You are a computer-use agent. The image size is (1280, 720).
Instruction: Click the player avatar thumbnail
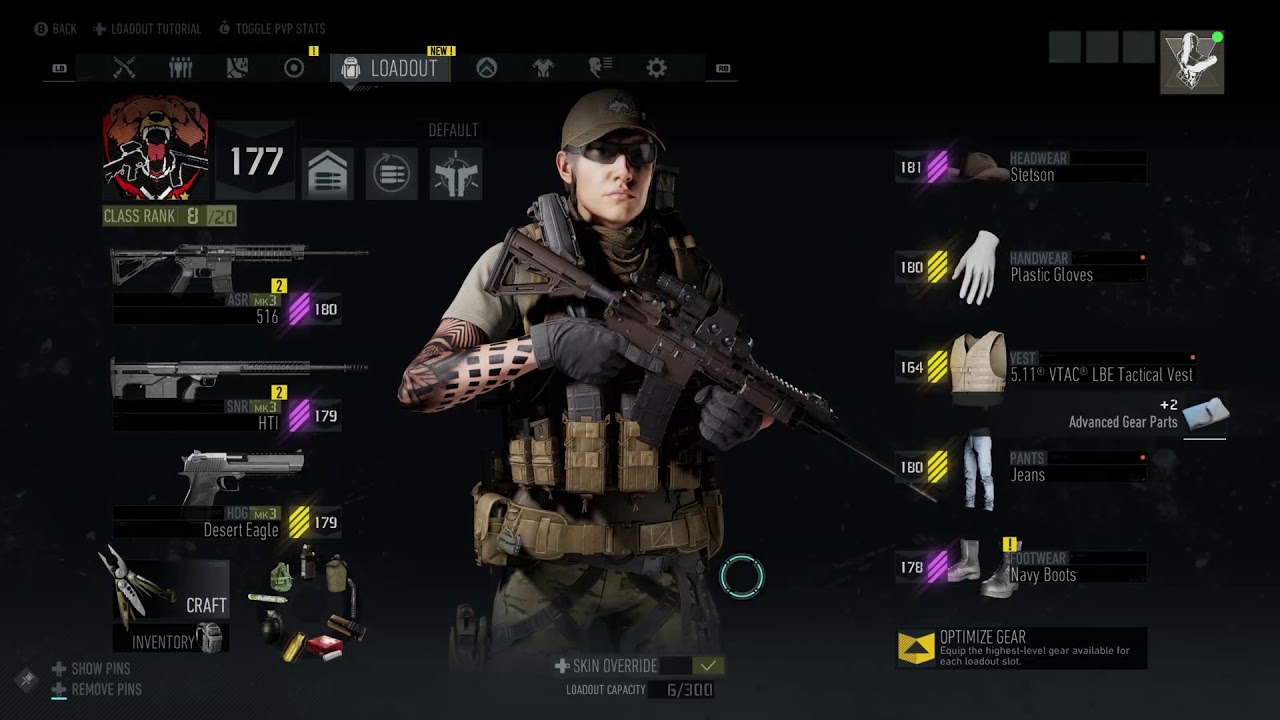pos(1192,62)
